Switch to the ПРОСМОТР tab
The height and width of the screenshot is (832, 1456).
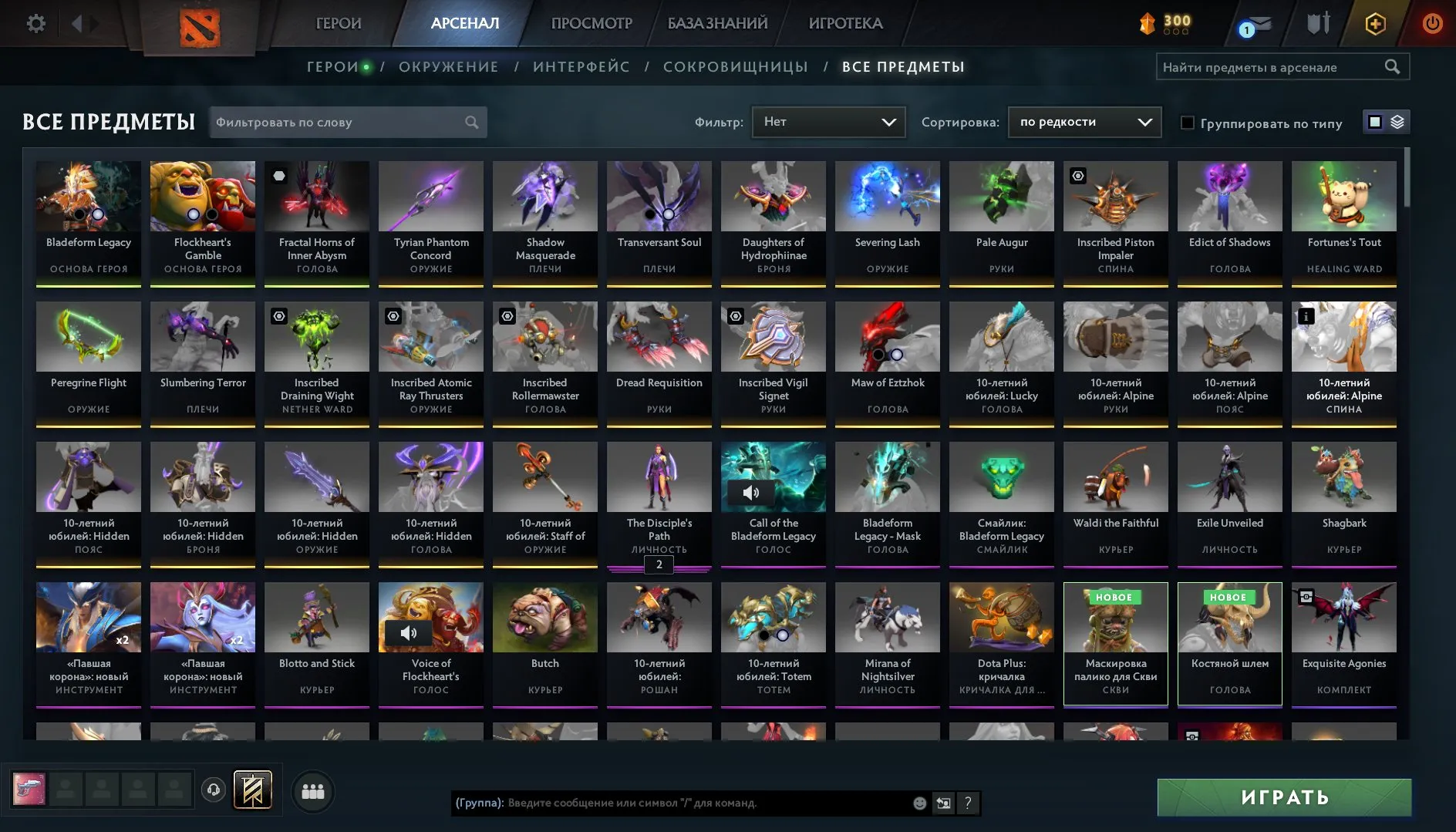pos(591,23)
